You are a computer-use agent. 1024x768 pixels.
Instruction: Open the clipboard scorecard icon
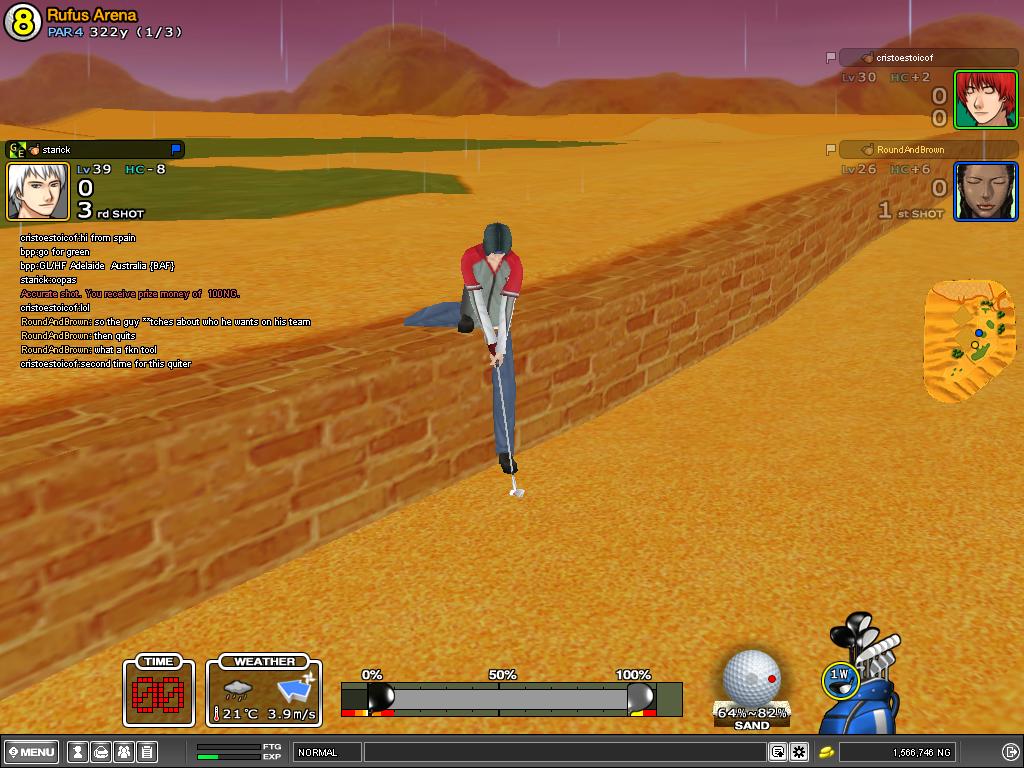pyautogui.click(x=146, y=752)
